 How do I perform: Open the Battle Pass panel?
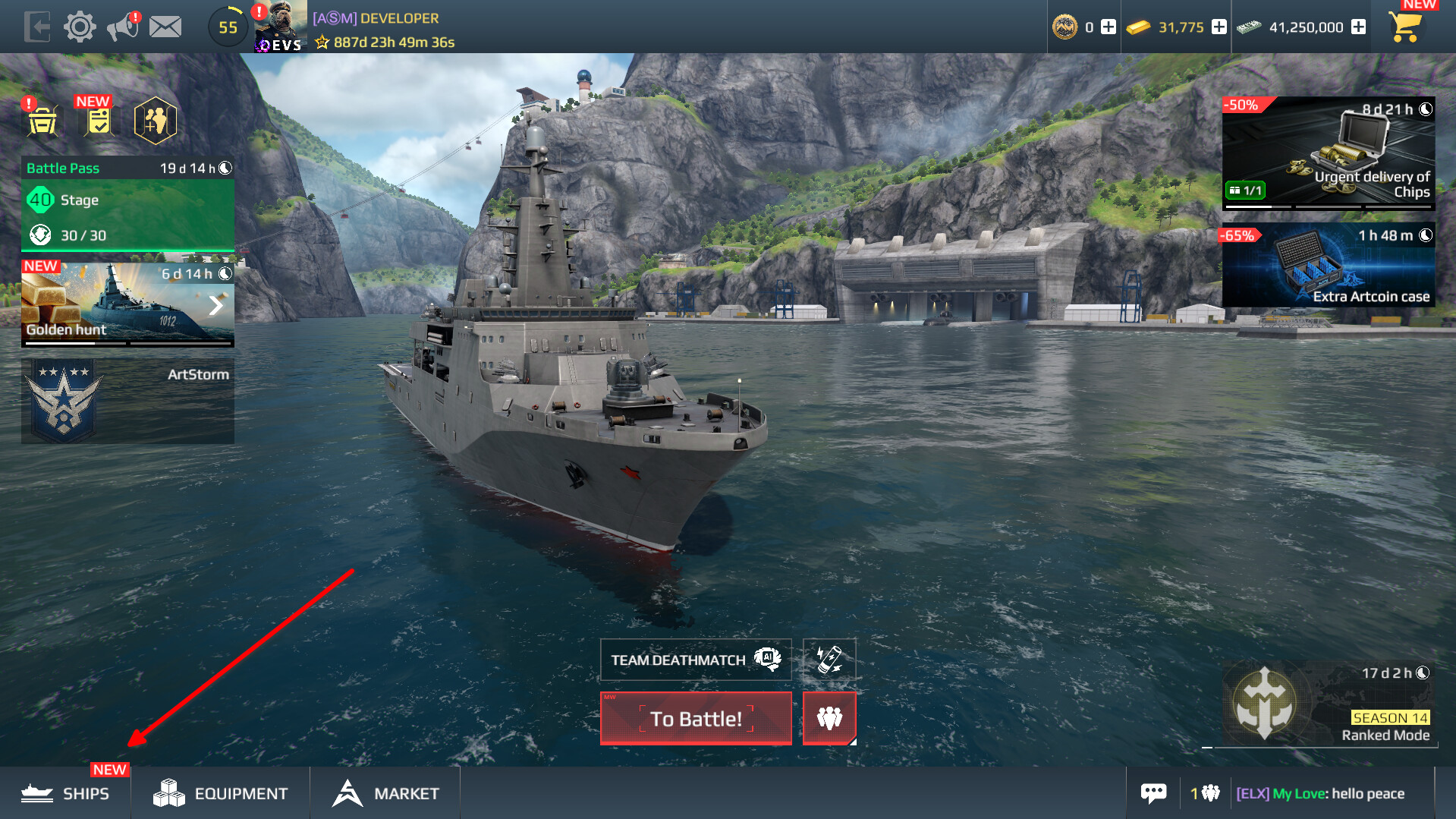pyautogui.click(x=127, y=203)
